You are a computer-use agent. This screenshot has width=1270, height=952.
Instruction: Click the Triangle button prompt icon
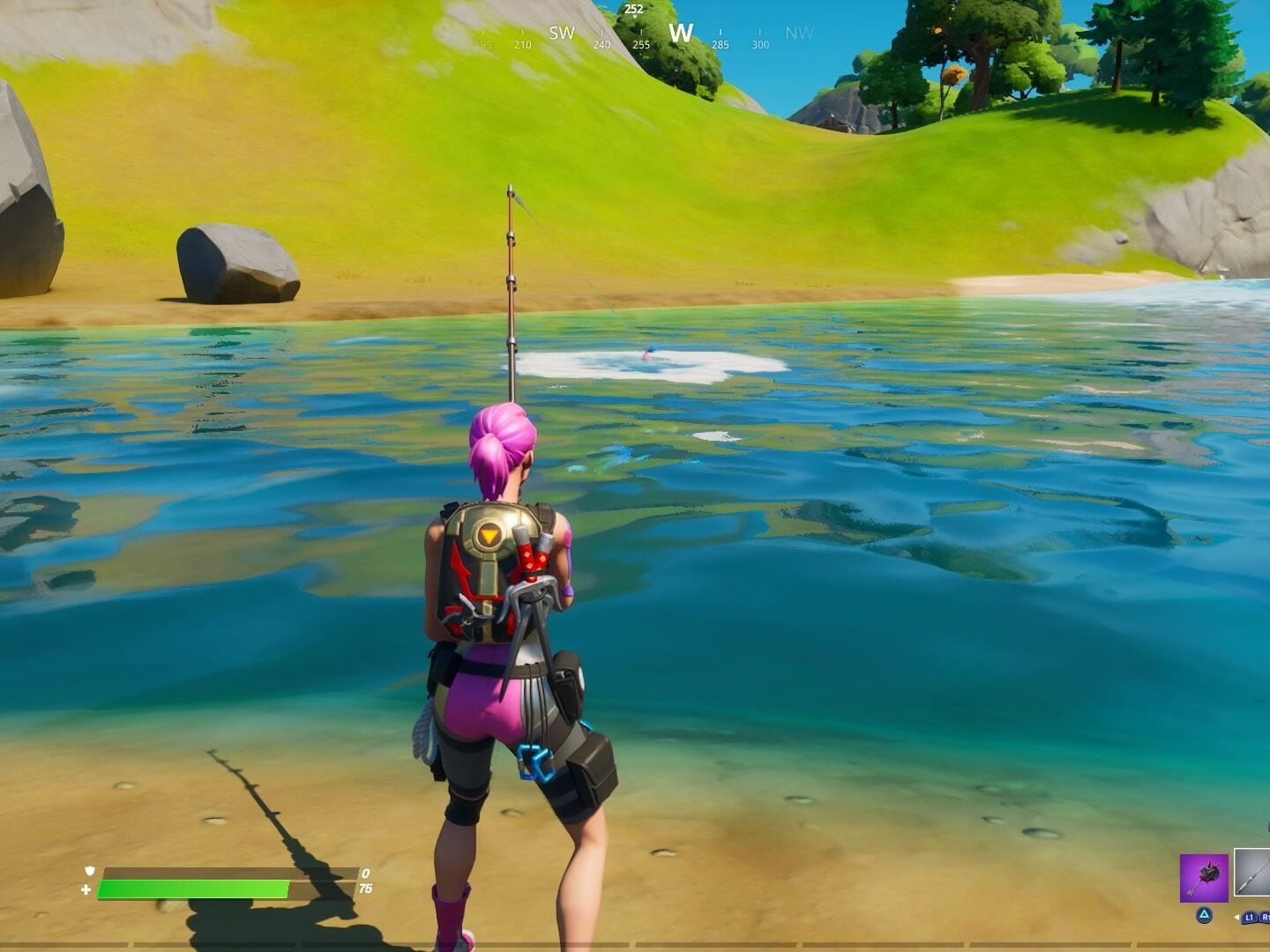click(x=1204, y=917)
